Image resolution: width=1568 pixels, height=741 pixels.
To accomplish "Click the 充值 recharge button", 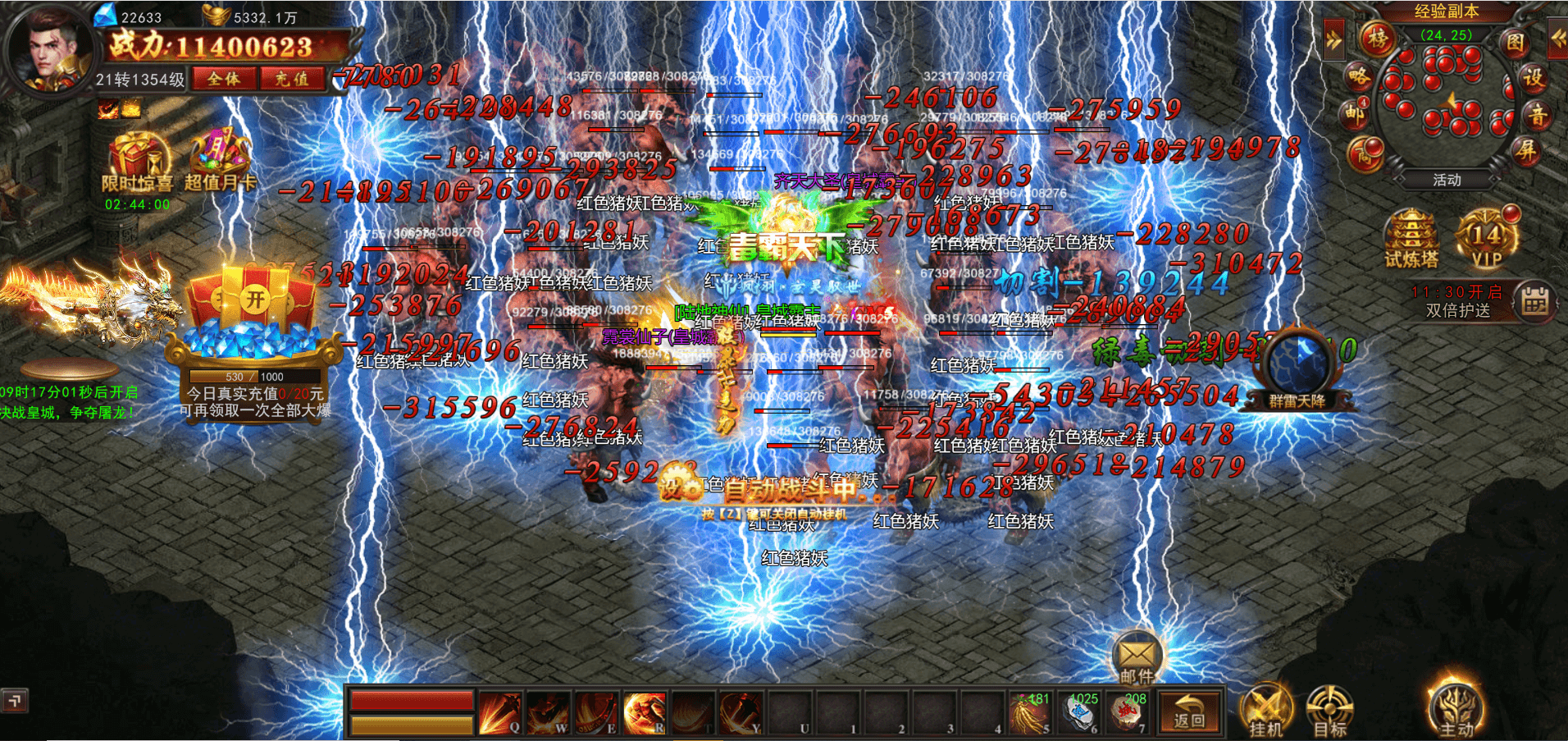I will tap(292, 79).
